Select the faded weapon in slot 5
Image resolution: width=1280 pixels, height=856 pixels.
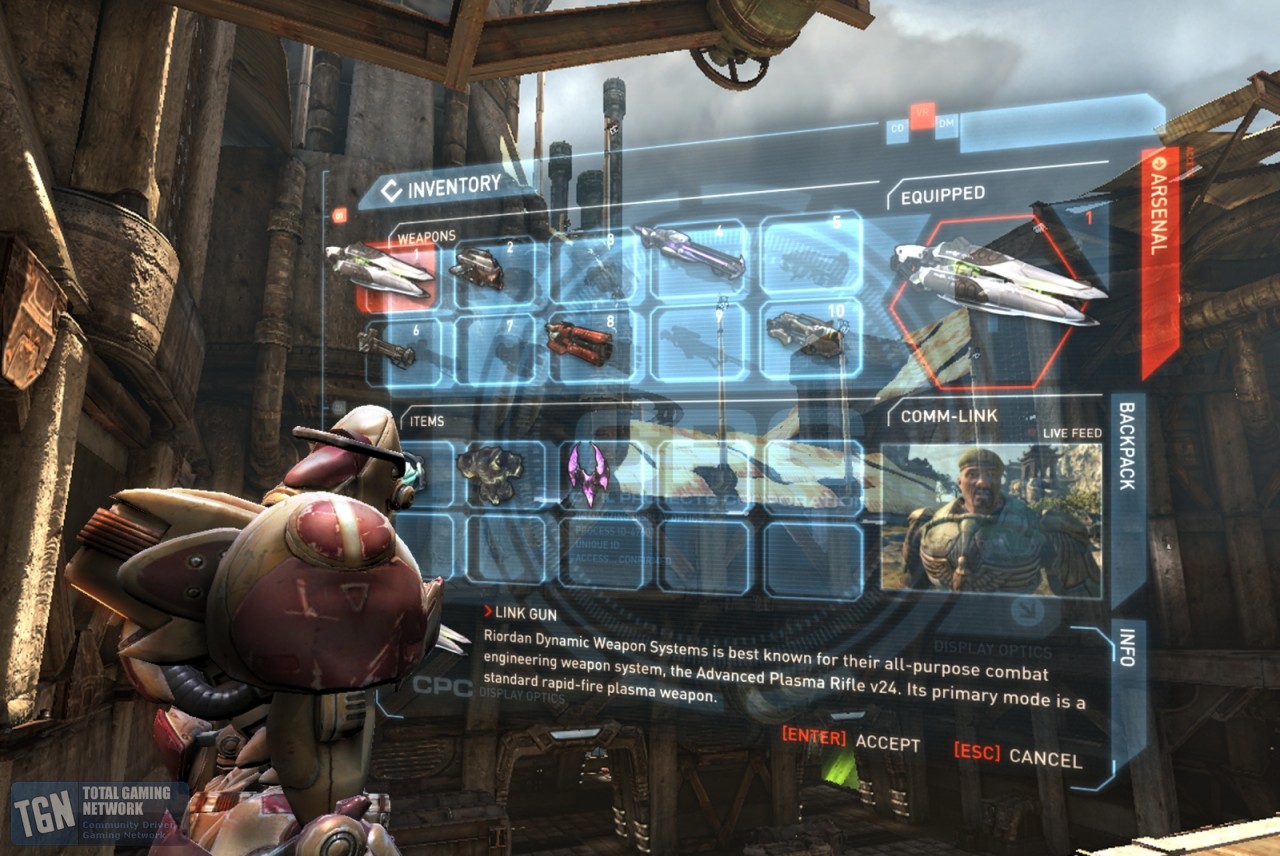point(810,256)
